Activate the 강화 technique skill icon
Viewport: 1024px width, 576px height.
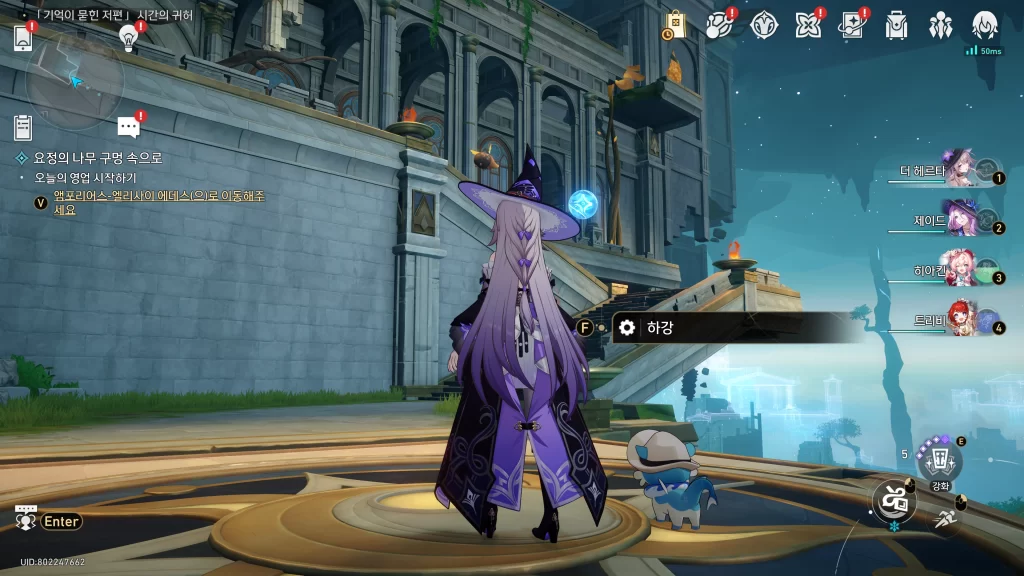[940, 460]
